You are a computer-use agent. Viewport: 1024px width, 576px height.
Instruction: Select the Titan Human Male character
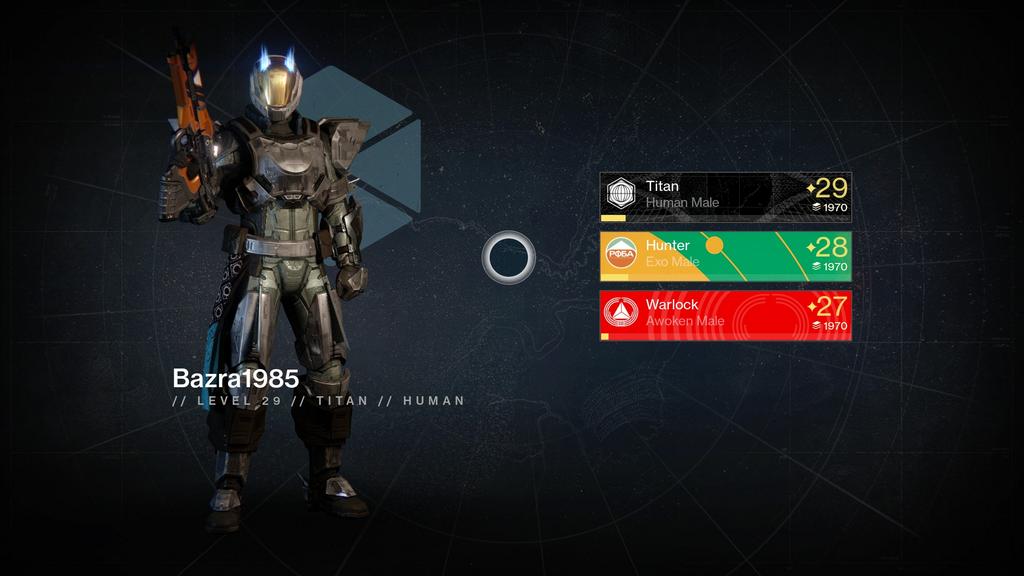point(725,196)
